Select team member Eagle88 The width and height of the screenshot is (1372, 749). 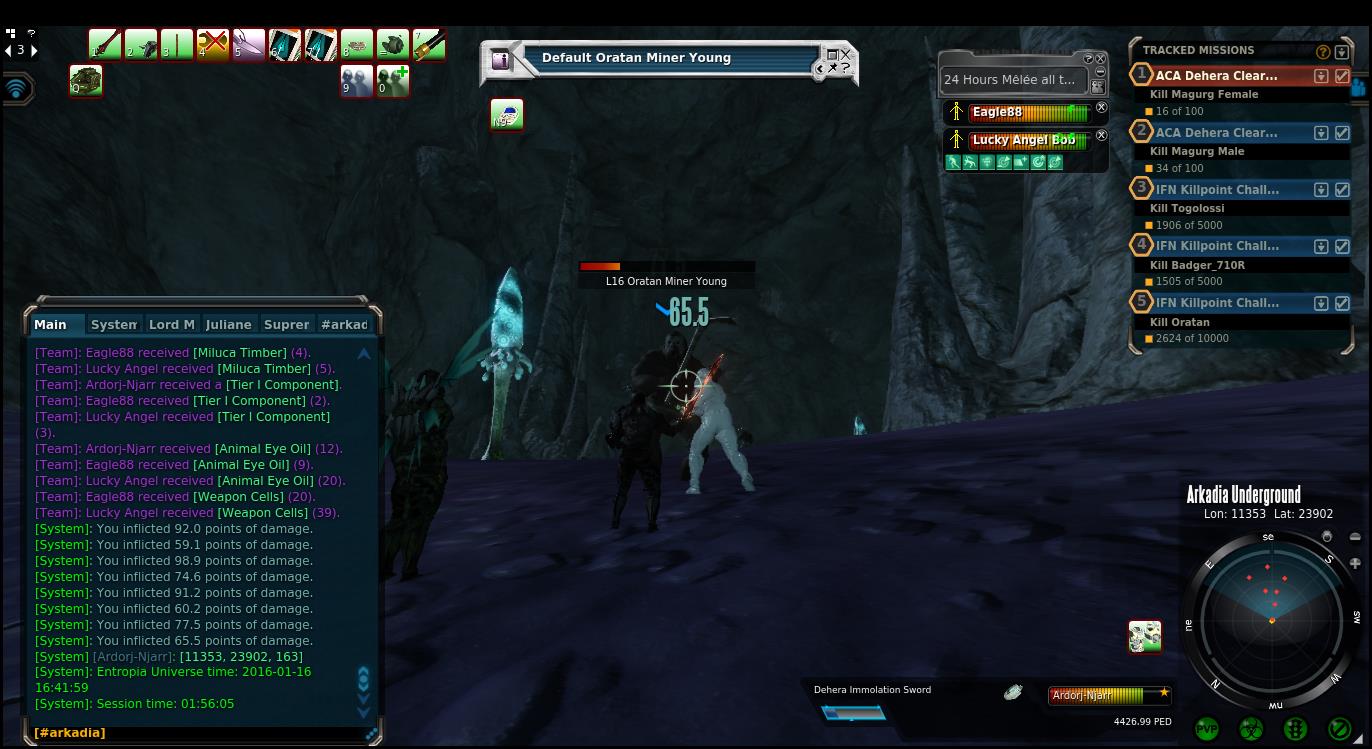(1020, 112)
